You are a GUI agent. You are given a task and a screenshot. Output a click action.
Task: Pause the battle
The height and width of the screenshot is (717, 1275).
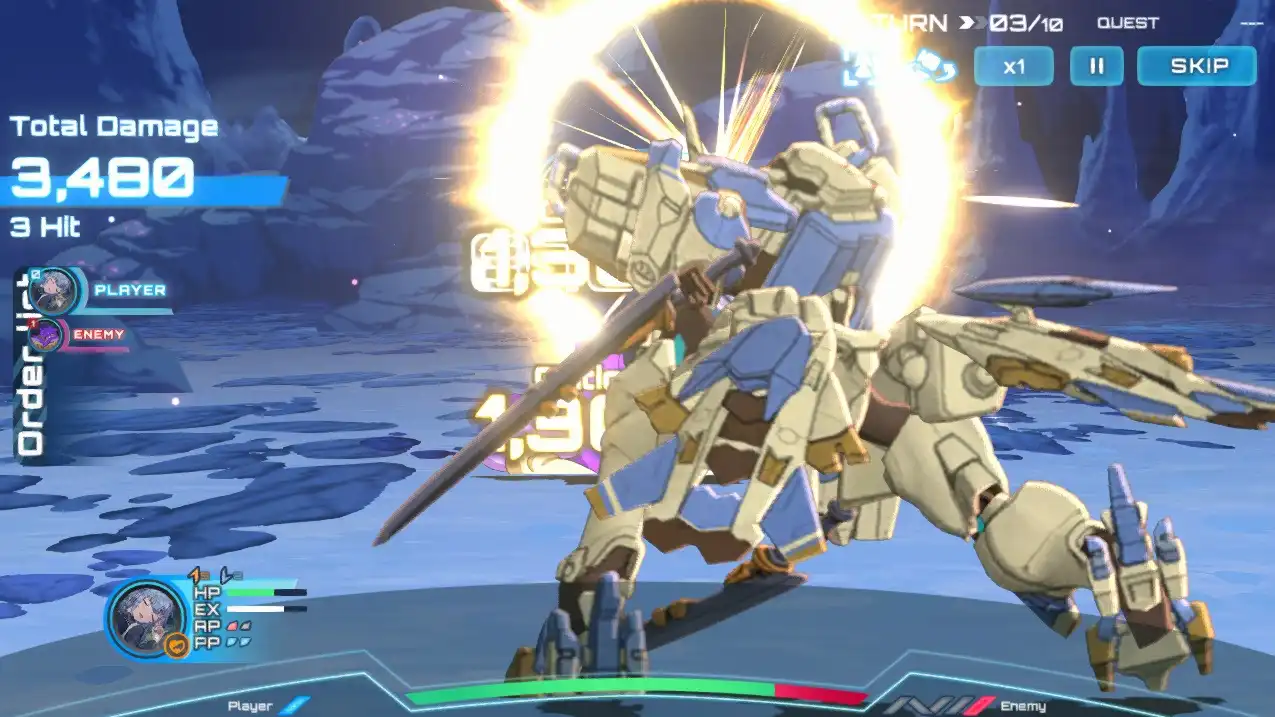click(x=1096, y=67)
